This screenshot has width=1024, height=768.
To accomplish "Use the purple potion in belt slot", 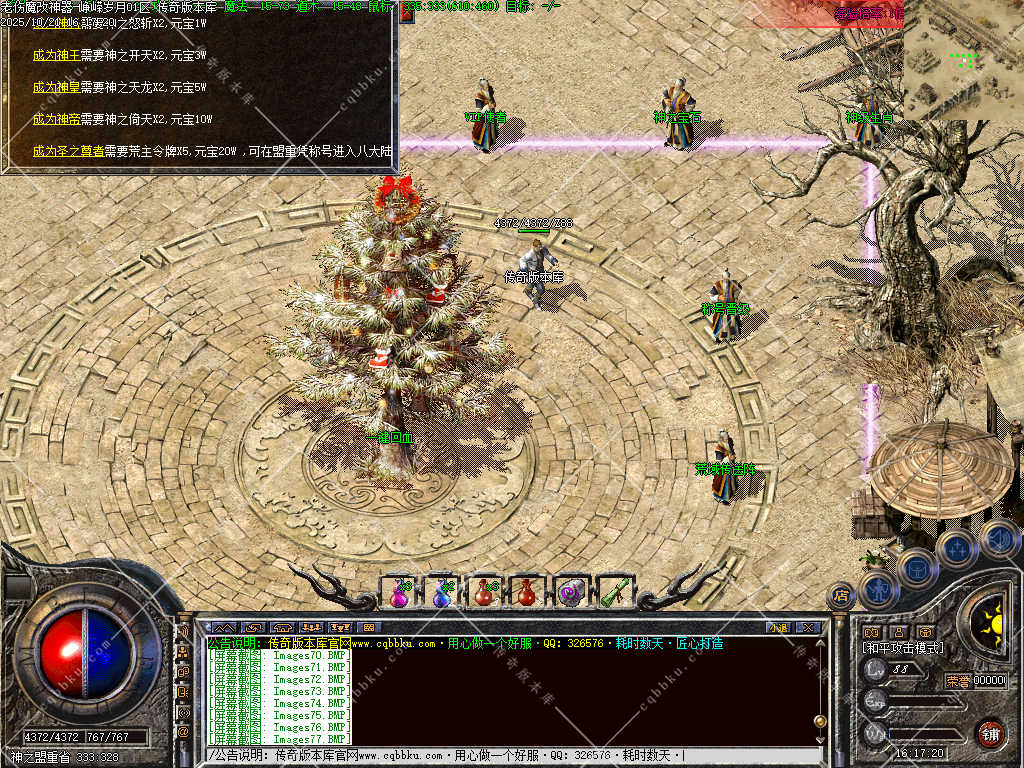I will [x=399, y=592].
